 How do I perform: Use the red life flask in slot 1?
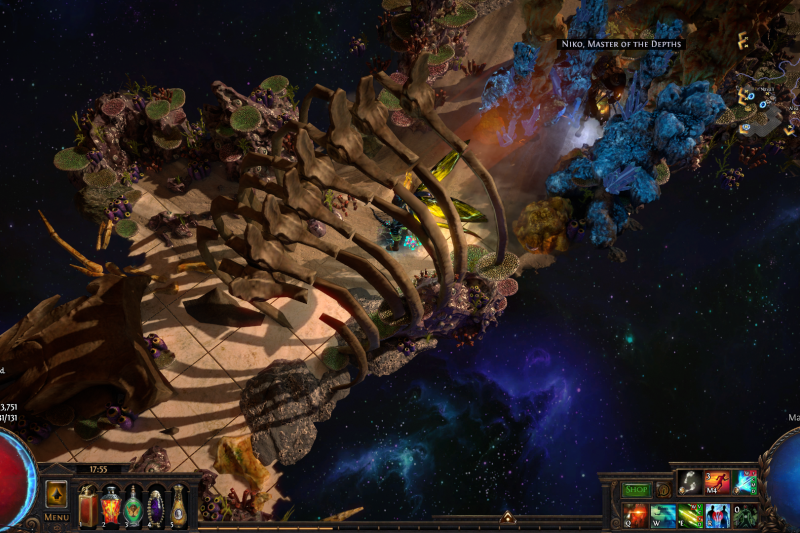88,506
